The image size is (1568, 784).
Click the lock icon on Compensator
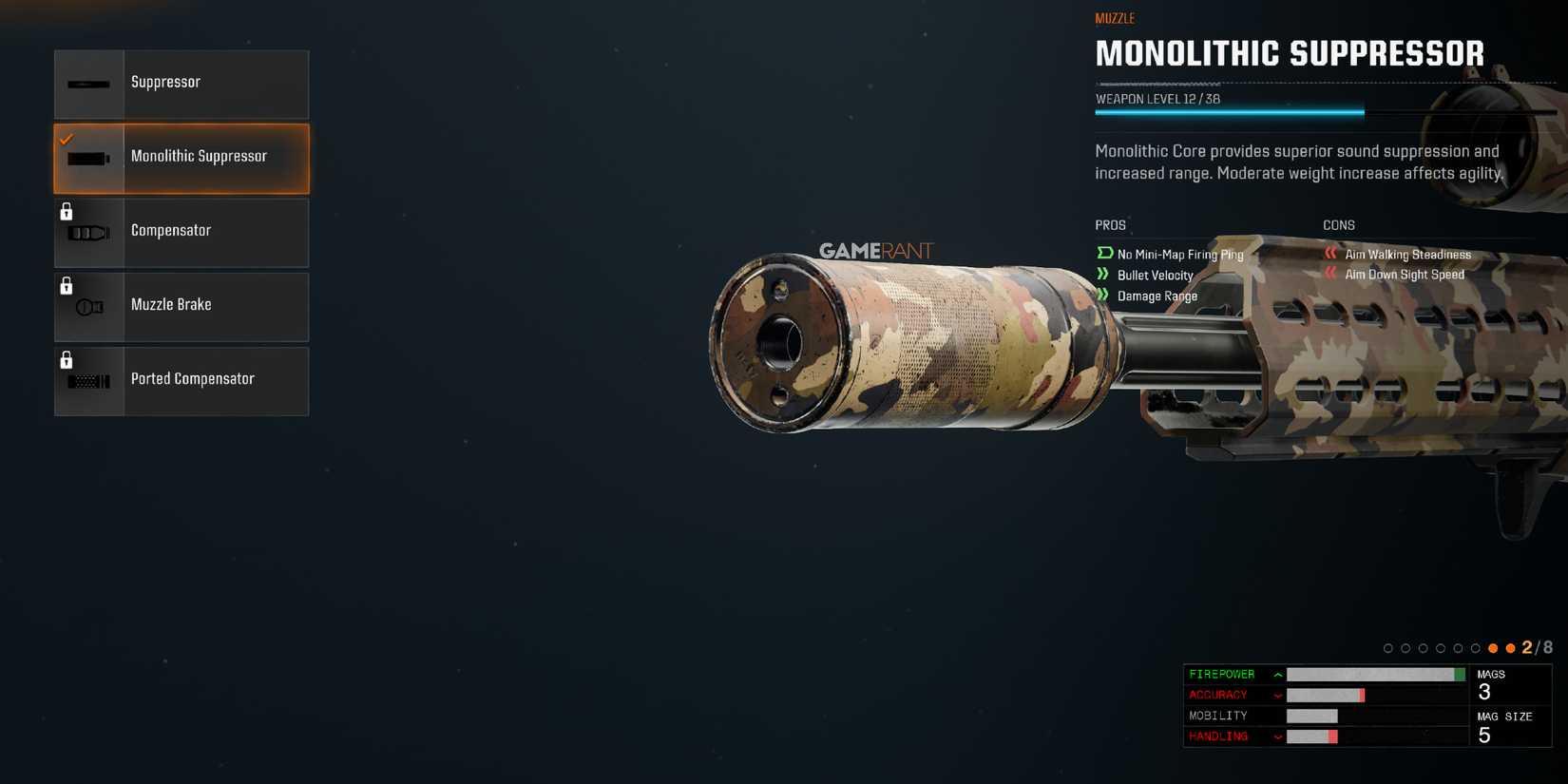click(66, 211)
